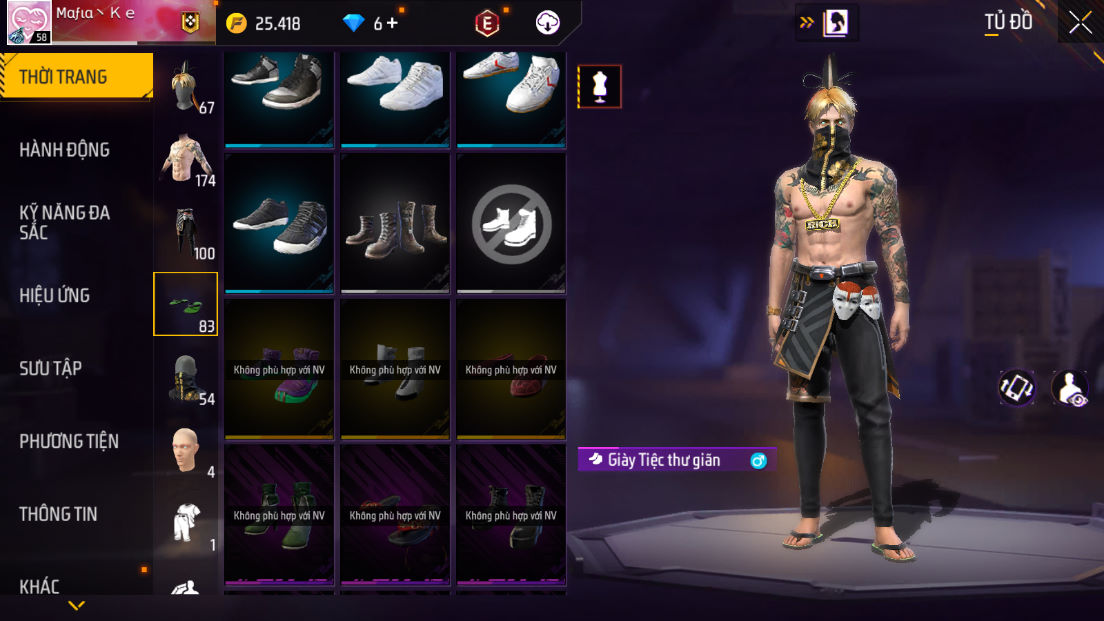Select the THỜI TRANG menu entry

(63, 77)
